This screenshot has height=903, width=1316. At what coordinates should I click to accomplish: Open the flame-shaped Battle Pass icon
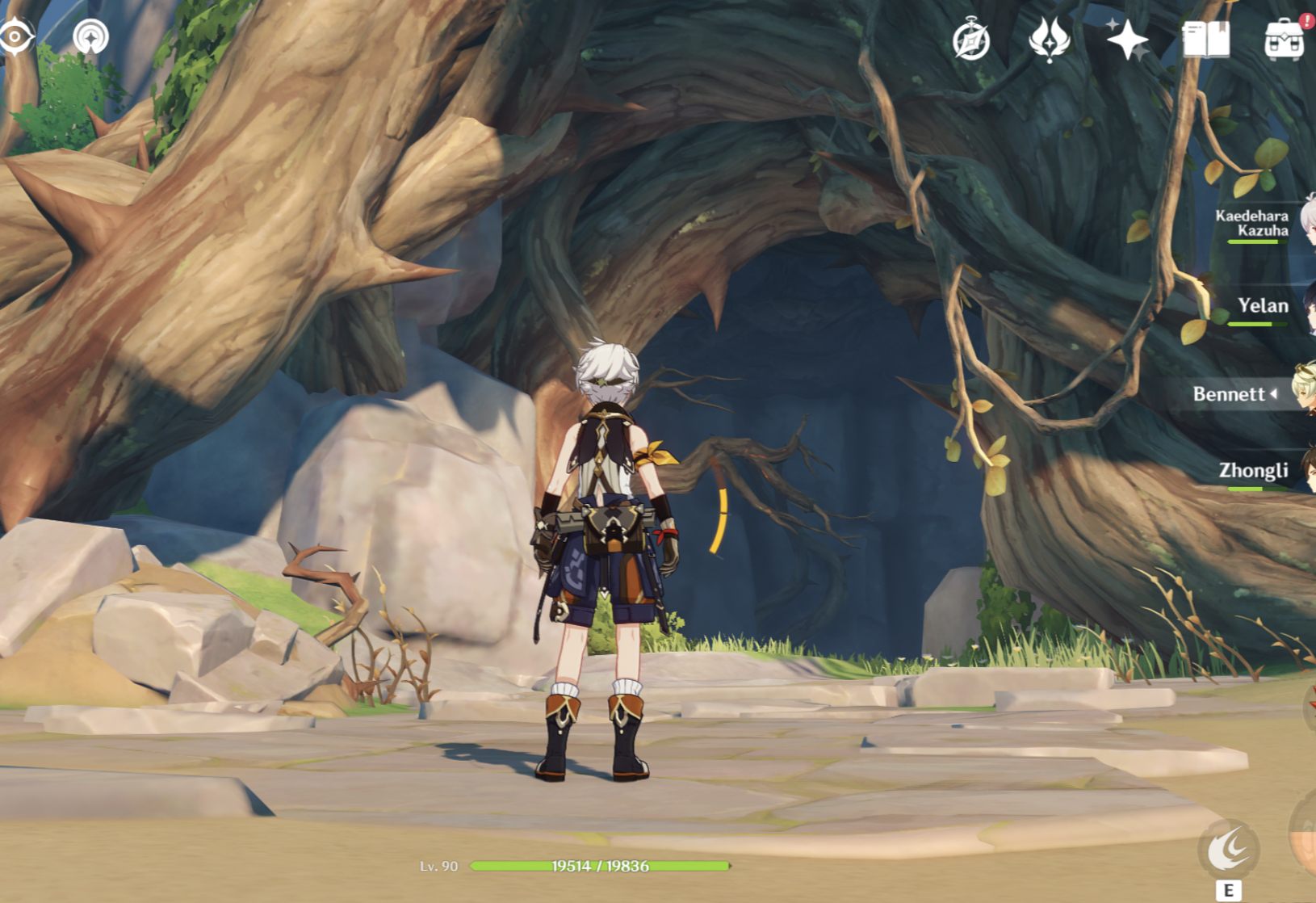(x=1049, y=39)
